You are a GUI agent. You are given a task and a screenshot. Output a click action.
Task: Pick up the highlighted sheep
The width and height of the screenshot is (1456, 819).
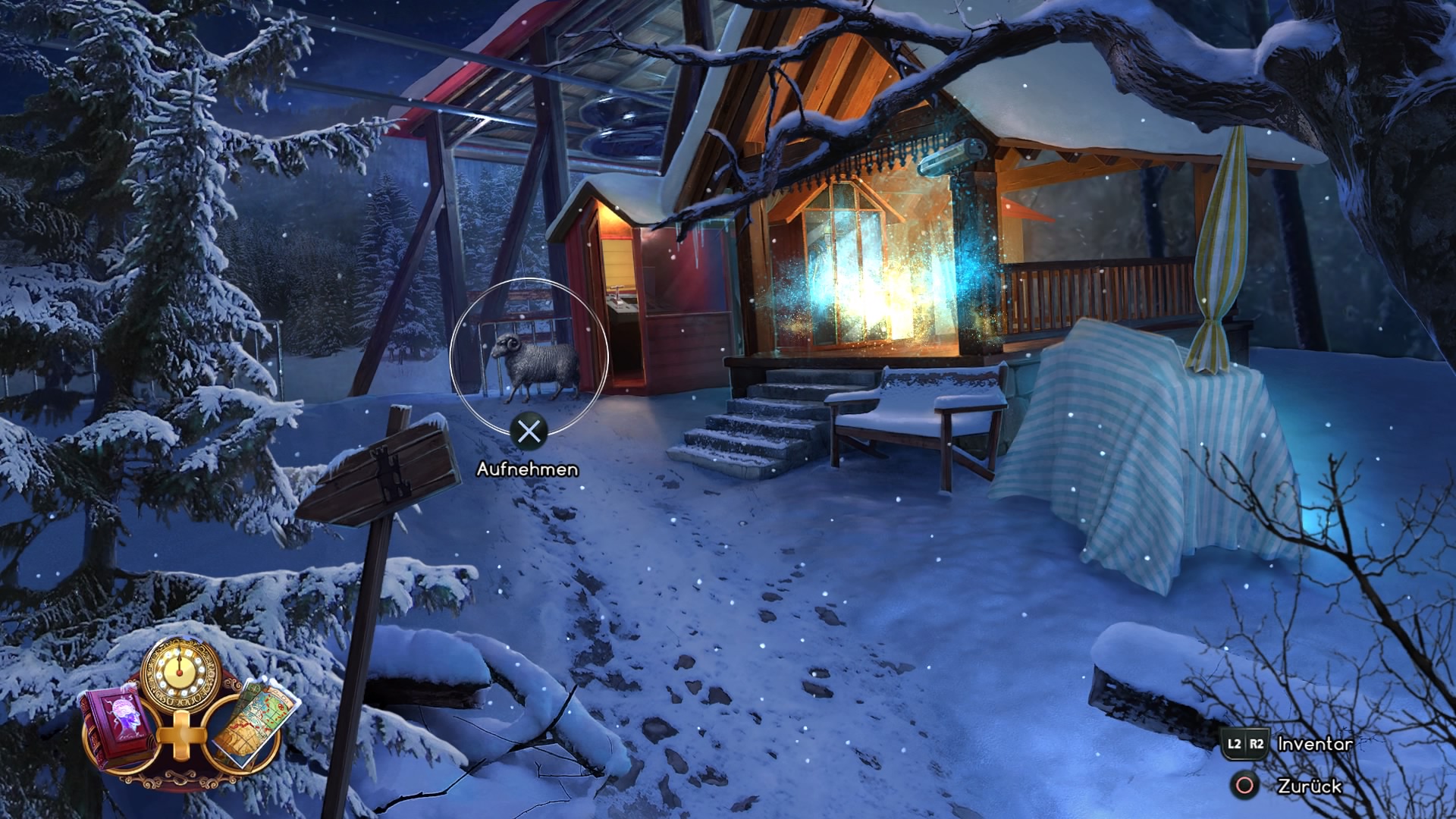(x=534, y=366)
